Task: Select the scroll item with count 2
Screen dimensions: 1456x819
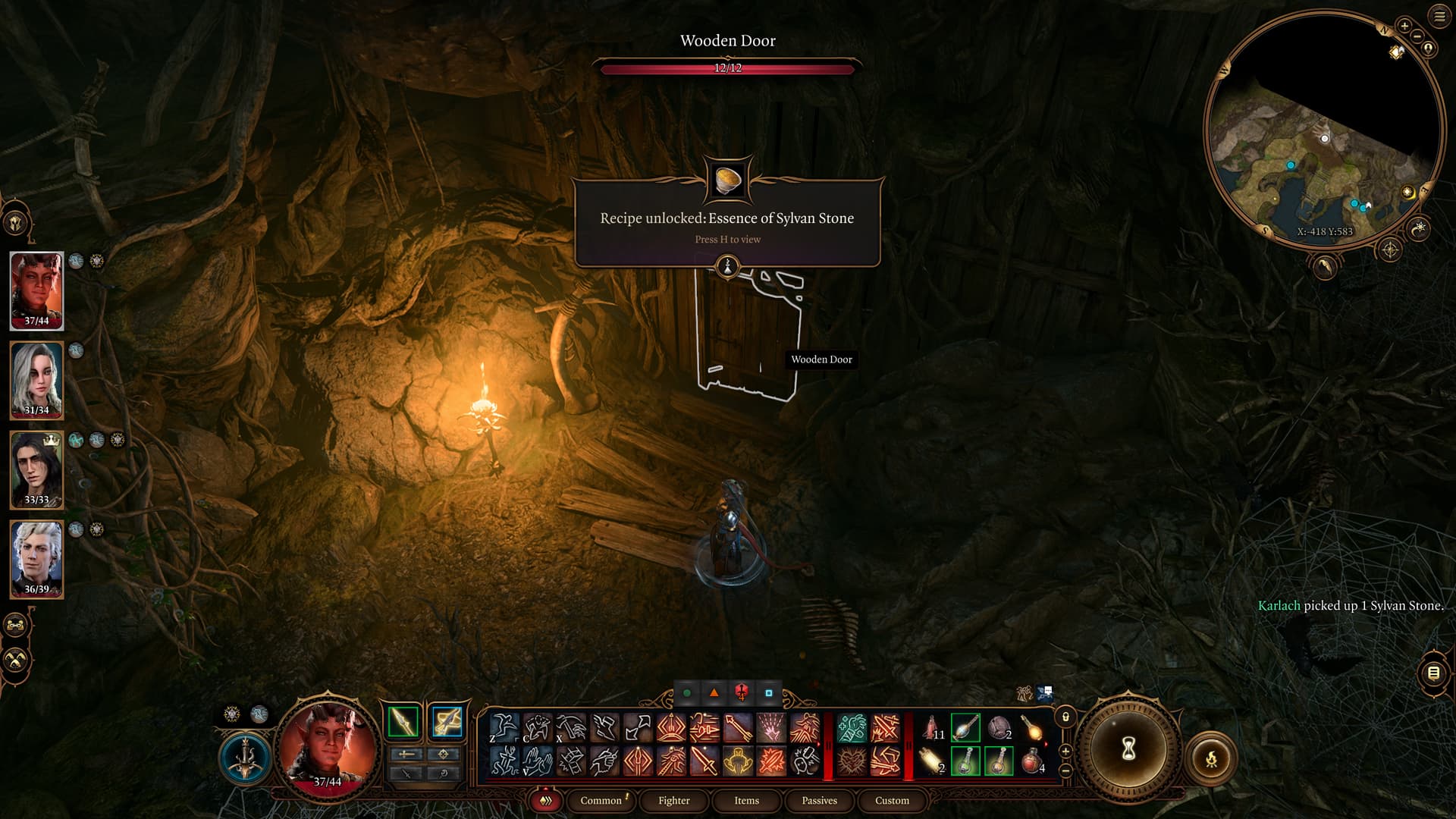Action: click(x=932, y=761)
